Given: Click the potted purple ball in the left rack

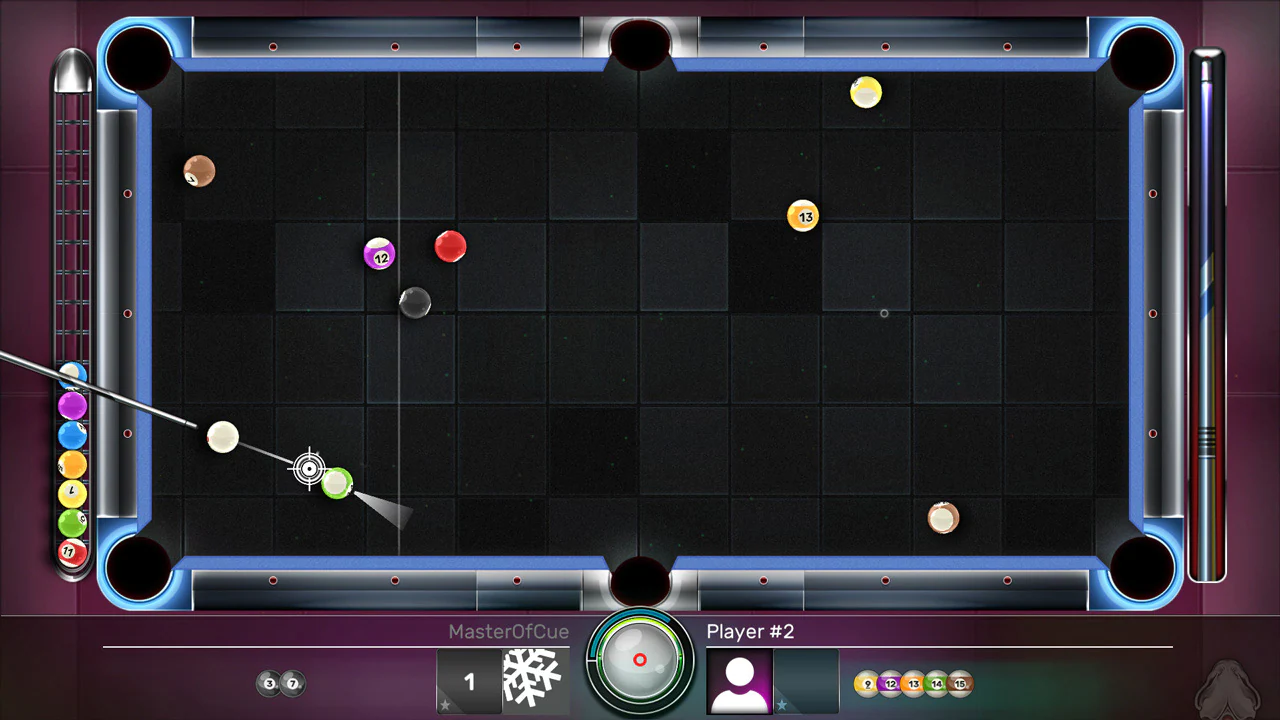Looking at the screenshot, I should click(72, 404).
